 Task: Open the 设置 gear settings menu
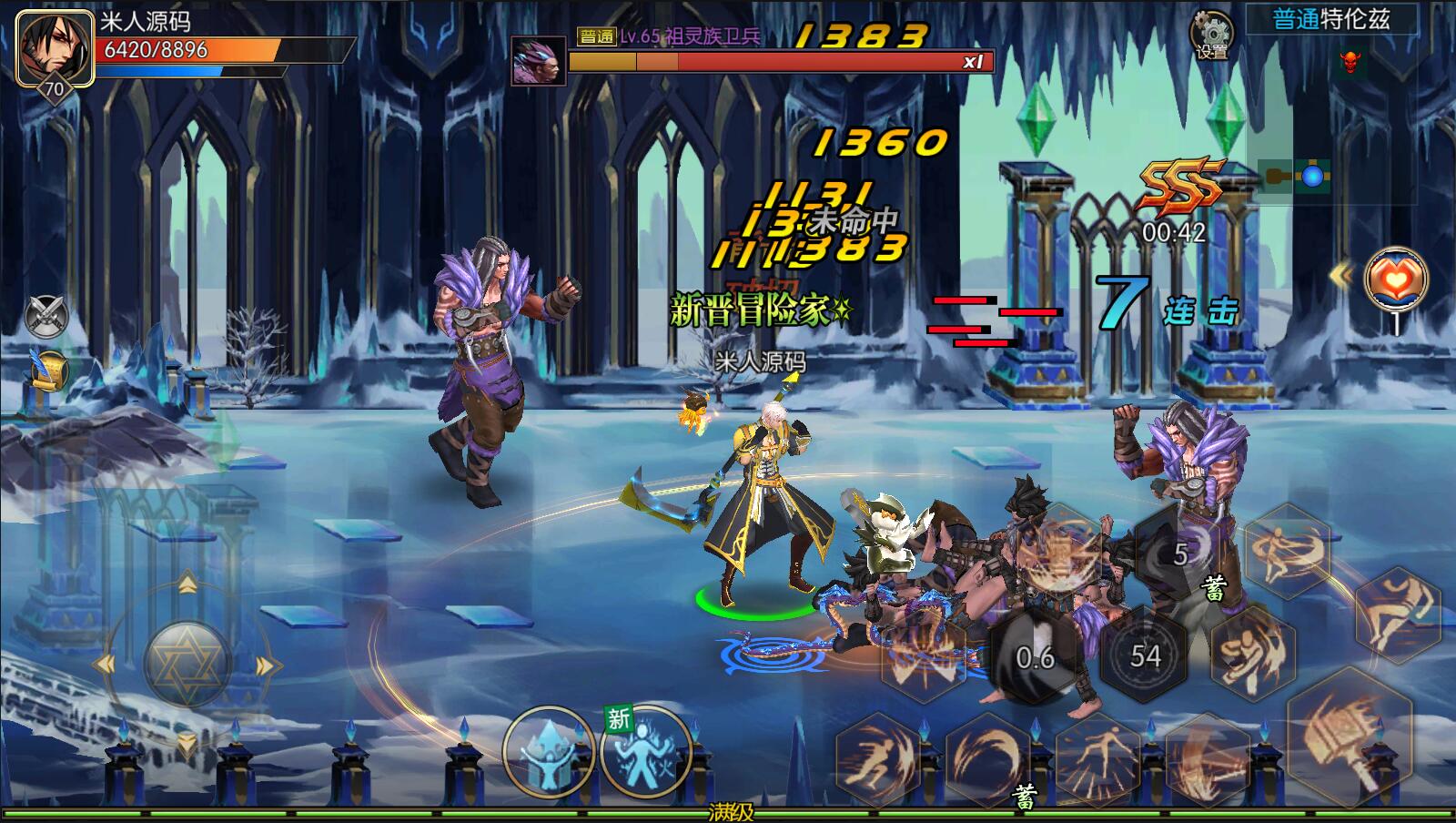tap(1212, 36)
